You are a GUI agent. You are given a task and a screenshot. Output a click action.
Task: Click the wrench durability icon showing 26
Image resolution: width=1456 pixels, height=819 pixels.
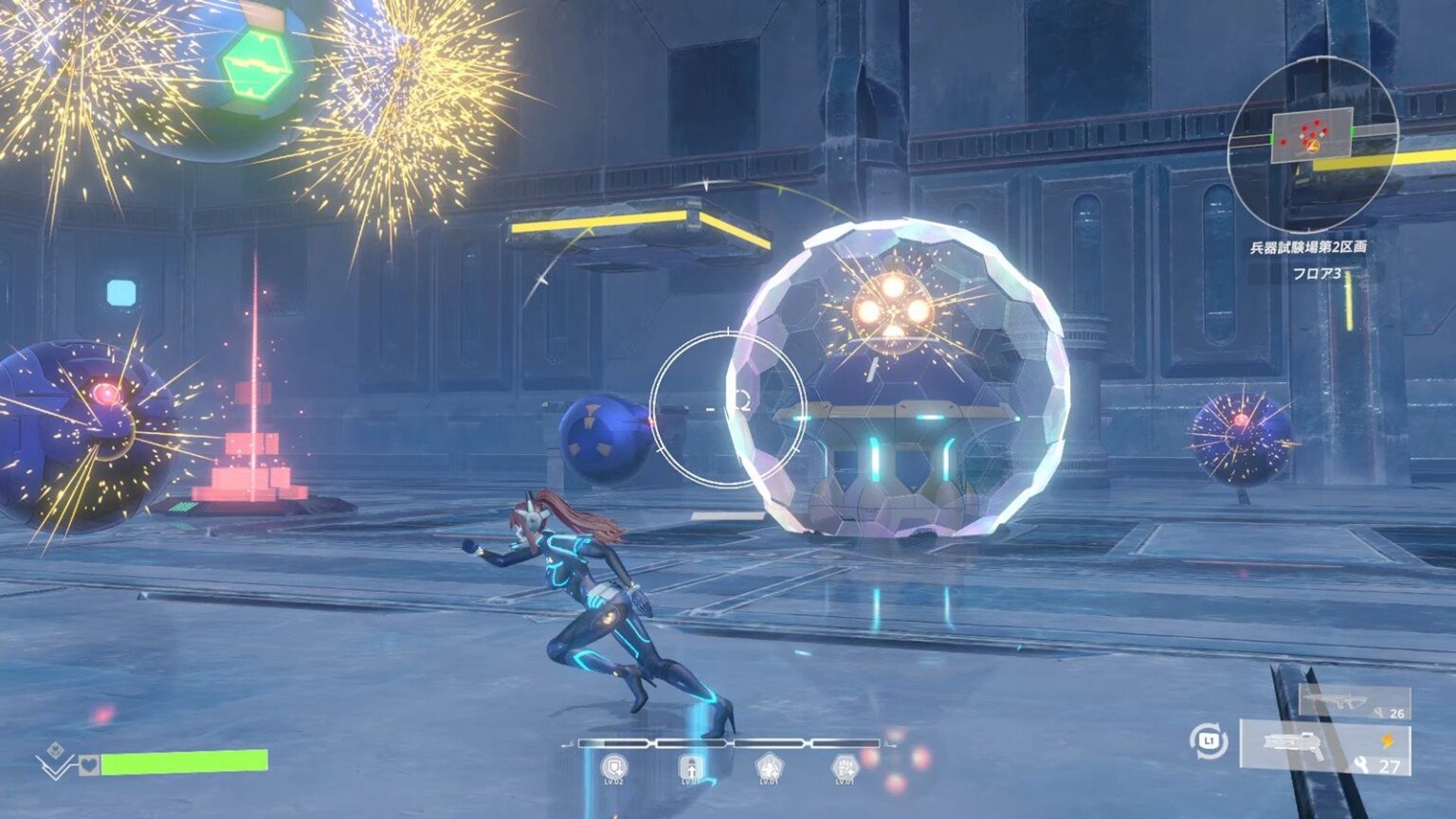[x=1380, y=713]
